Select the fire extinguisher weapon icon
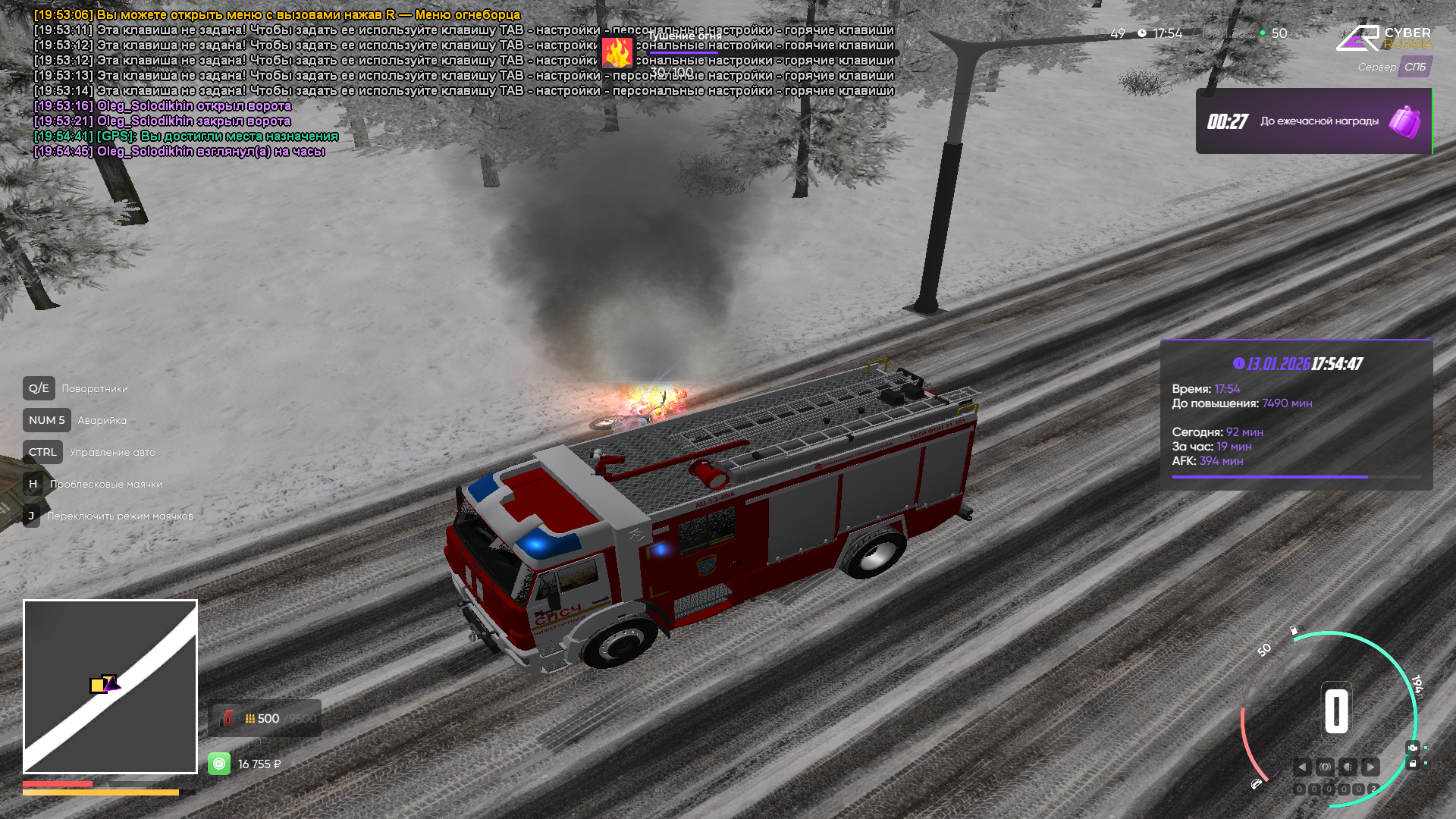1456x819 pixels. point(227,718)
